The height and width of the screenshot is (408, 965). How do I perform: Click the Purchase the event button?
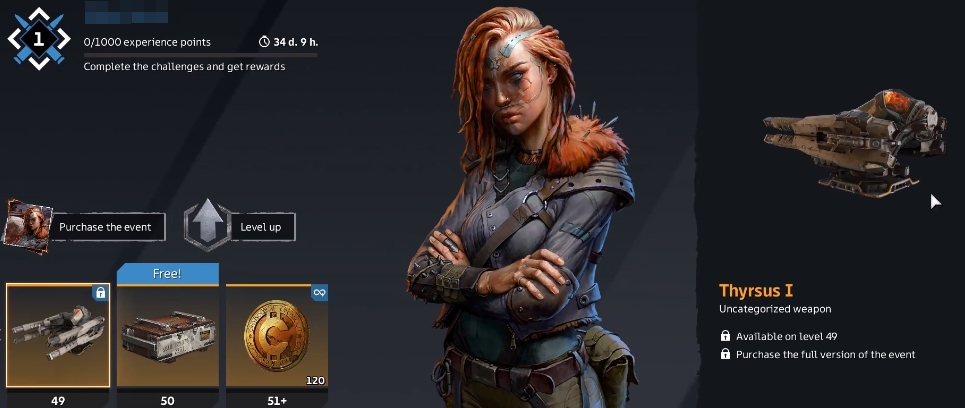(104, 227)
